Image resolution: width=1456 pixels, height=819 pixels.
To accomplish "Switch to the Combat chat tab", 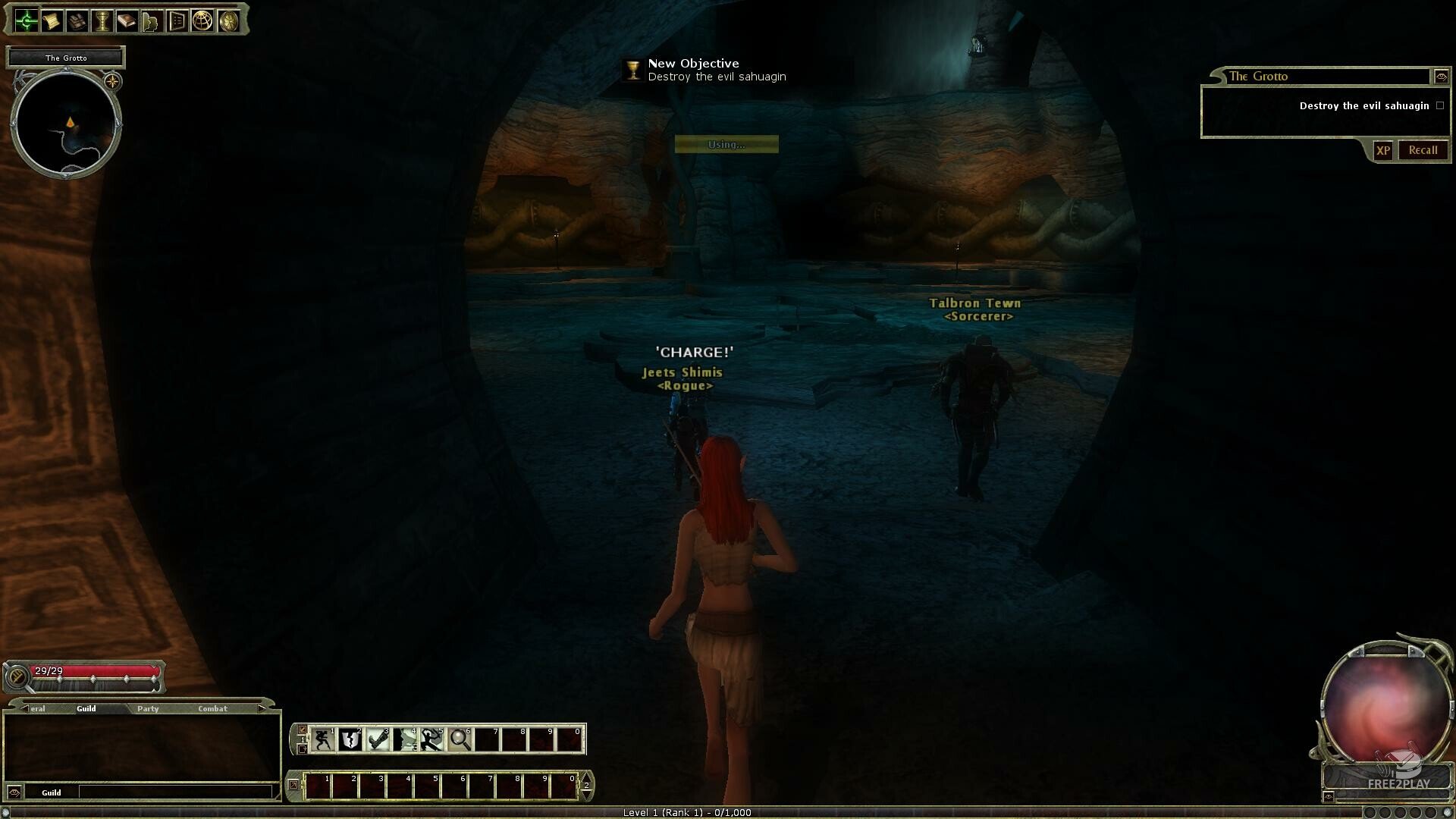I will 212,708.
